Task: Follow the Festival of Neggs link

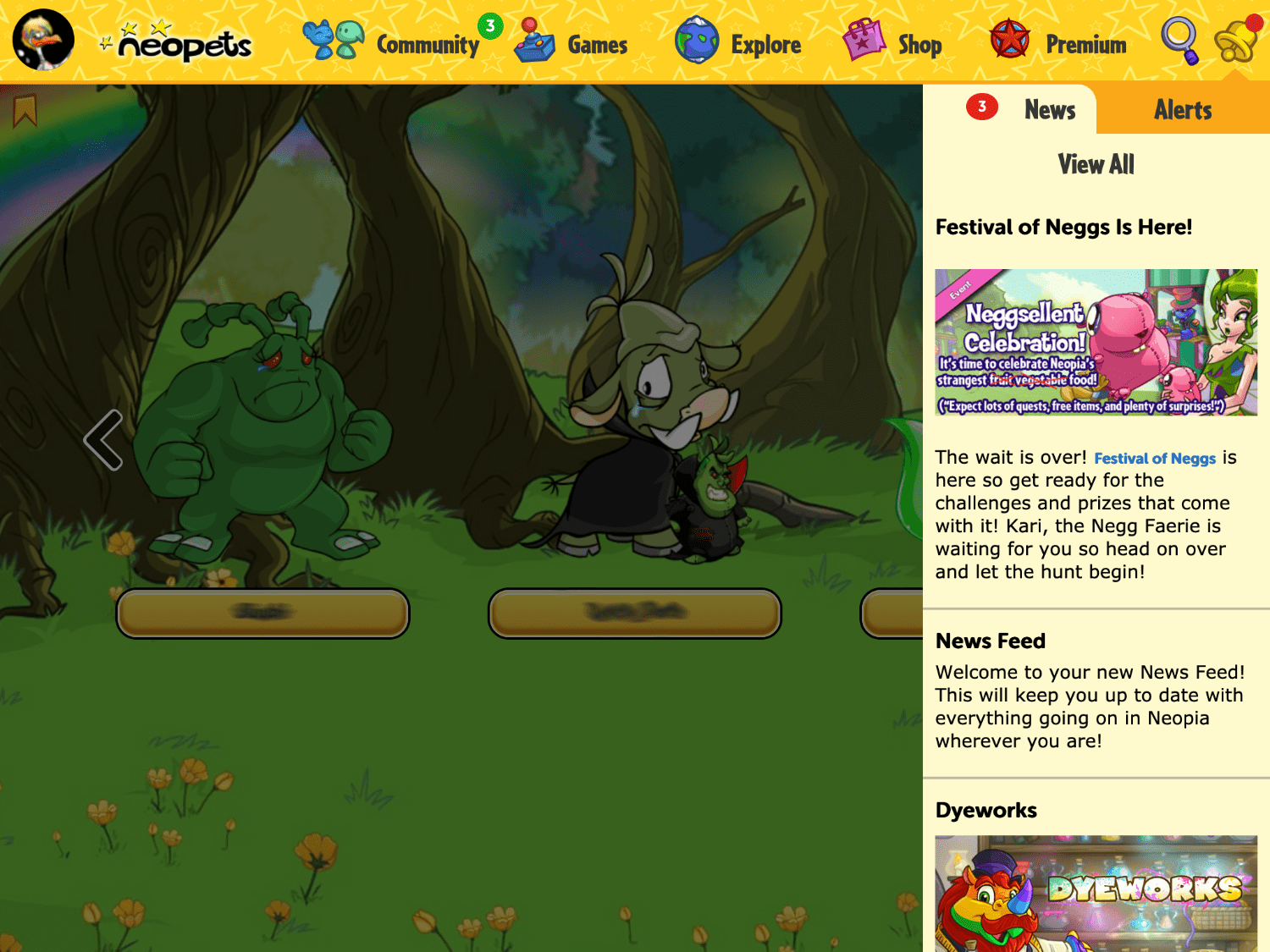Action: (x=1155, y=459)
